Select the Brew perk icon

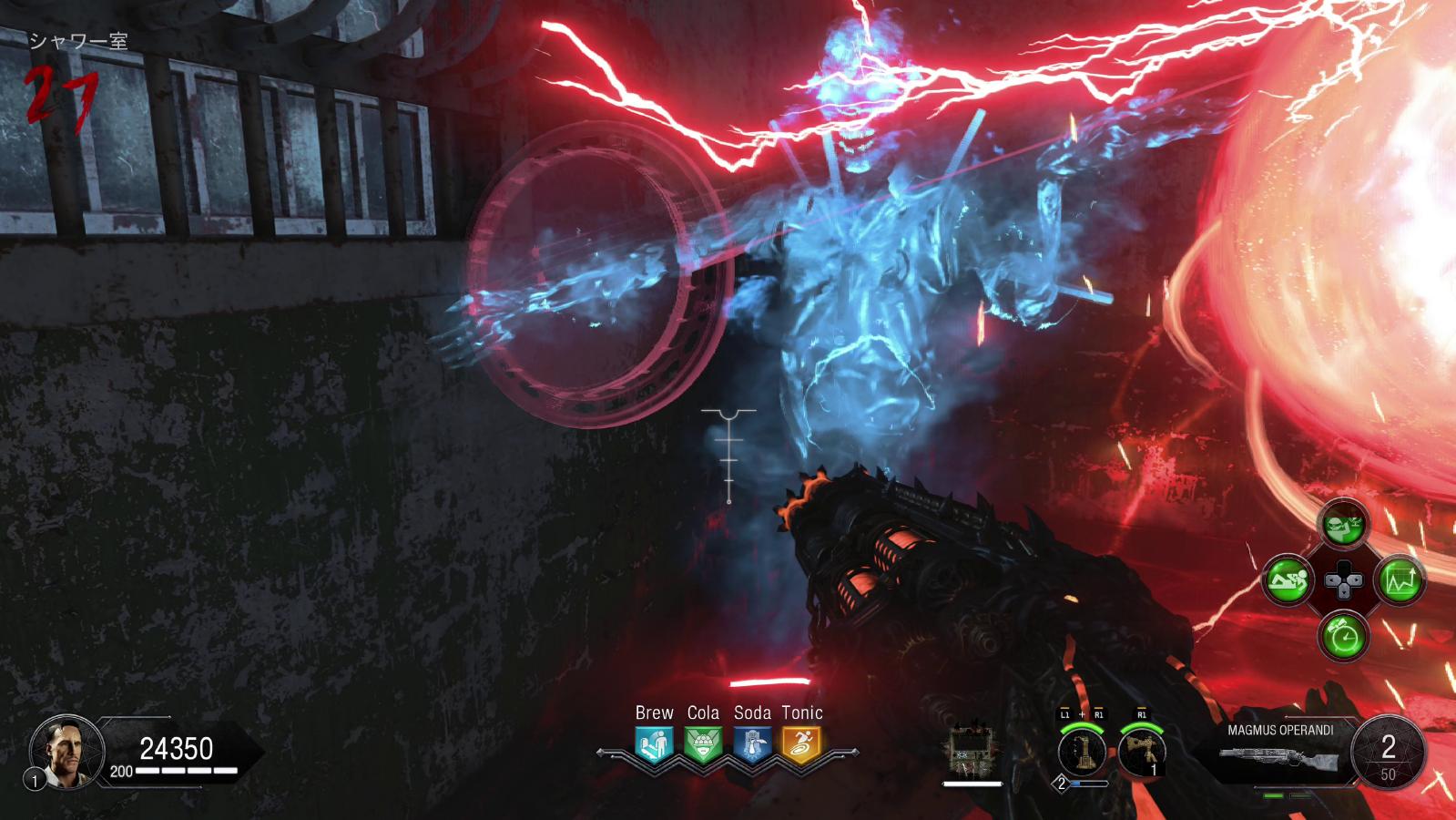point(654,743)
